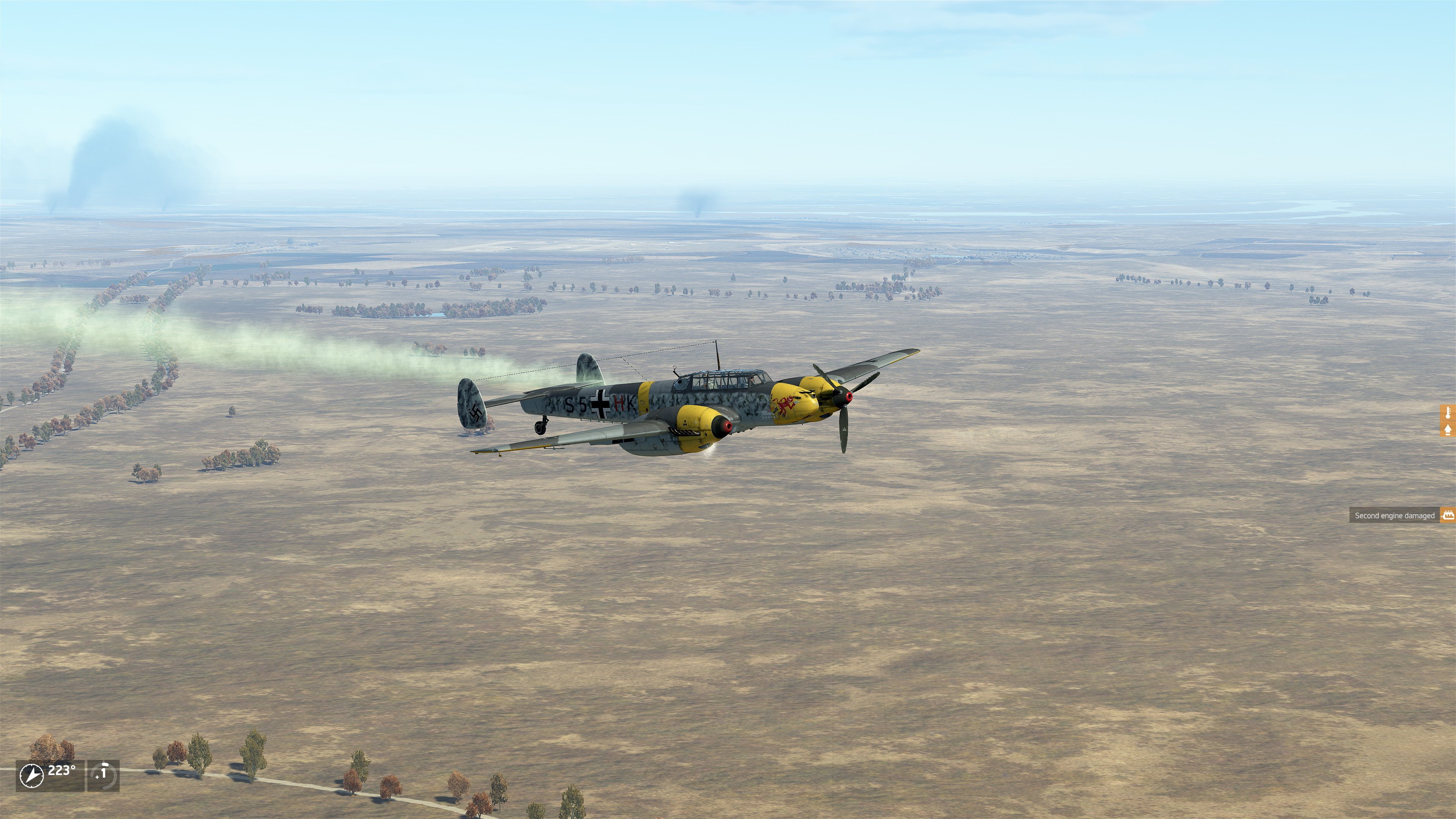Select the circular throttle gauge indicator
The width and height of the screenshot is (1456, 819).
(x=103, y=775)
